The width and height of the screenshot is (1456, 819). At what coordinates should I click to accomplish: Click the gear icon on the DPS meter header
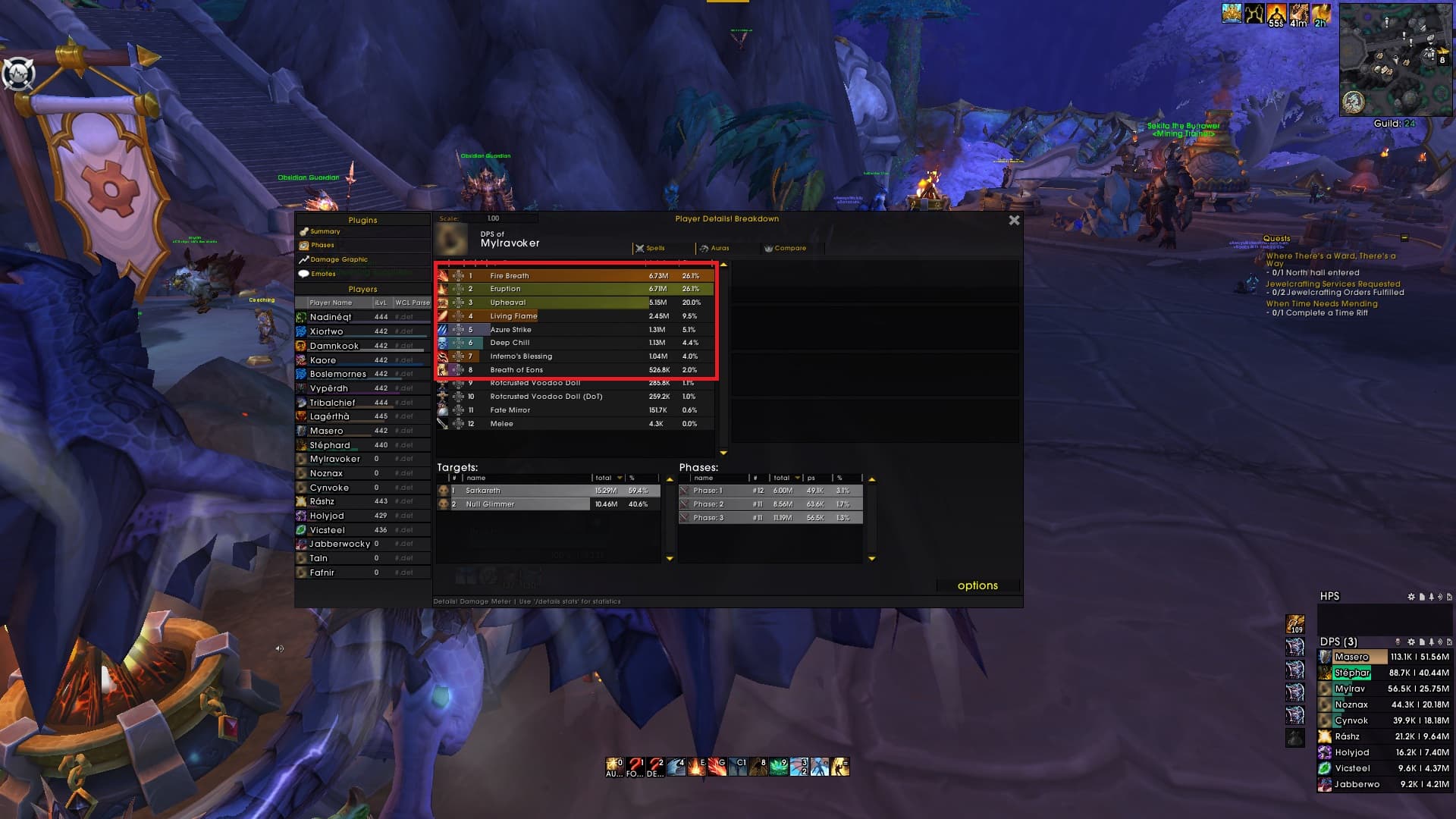1411,642
